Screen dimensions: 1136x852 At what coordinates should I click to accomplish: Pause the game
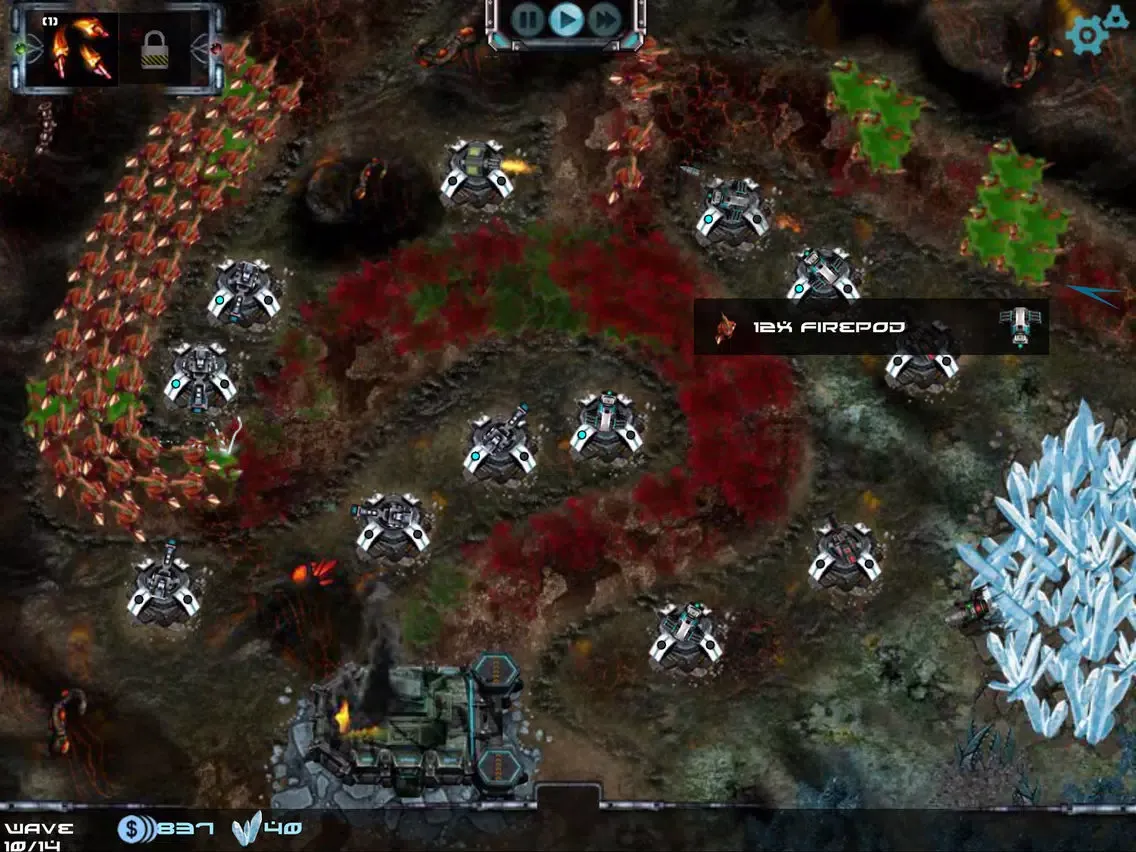pyautogui.click(x=528, y=18)
